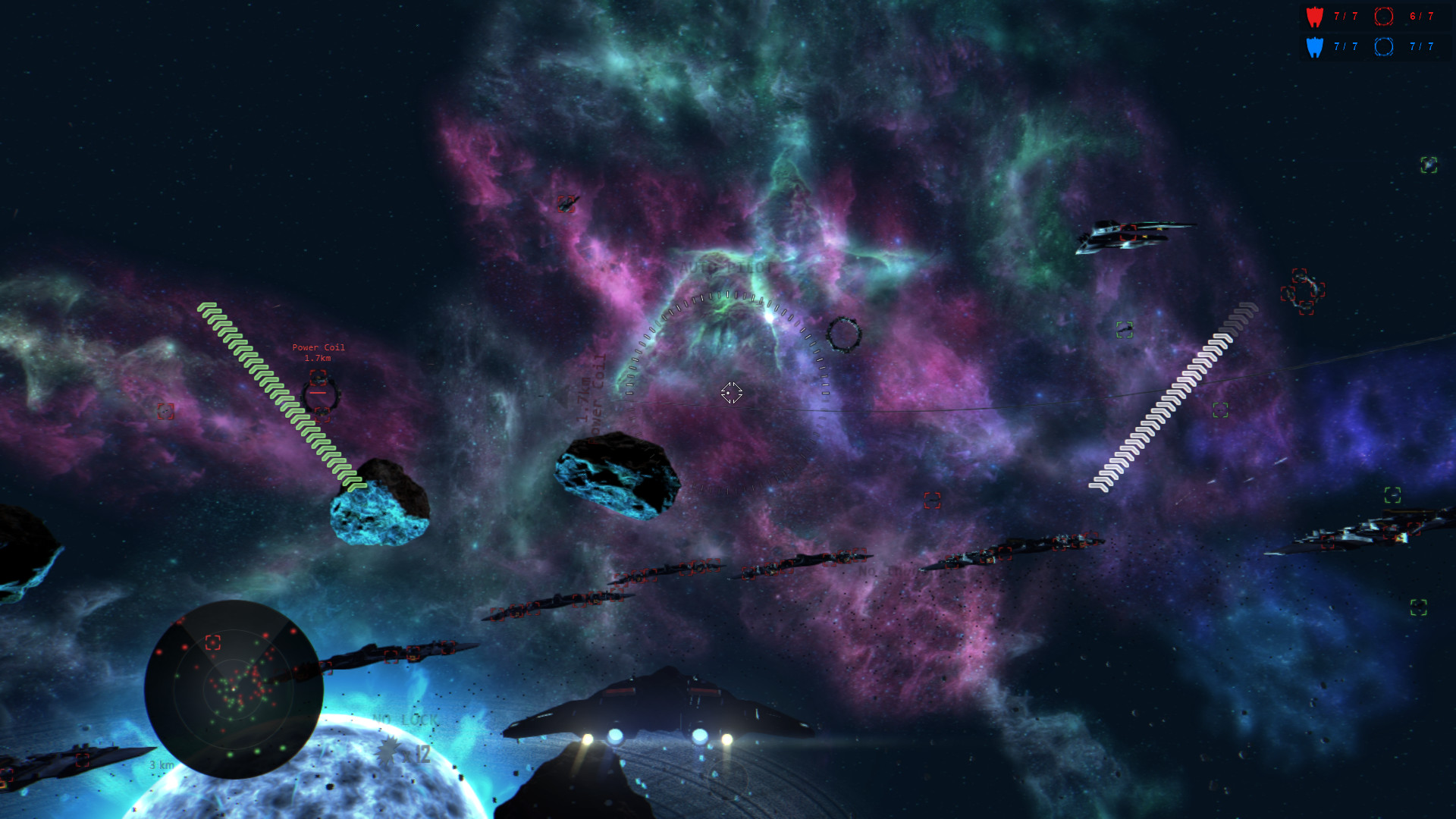Select the blue team shield icon
This screenshot has width=1456, height=819.
(1314, 47)
